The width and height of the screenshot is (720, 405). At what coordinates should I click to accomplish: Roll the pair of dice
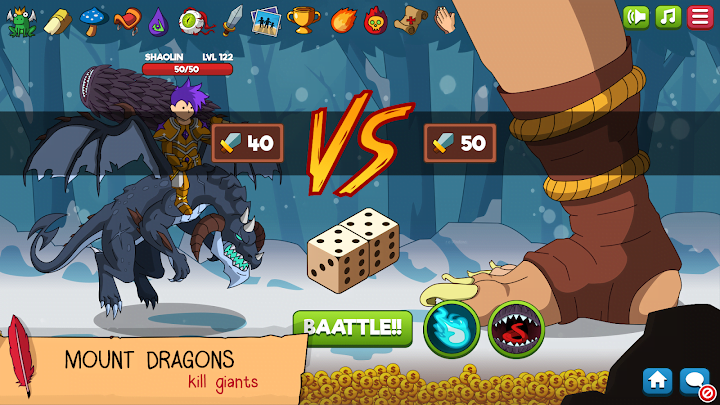click(352, 248)
